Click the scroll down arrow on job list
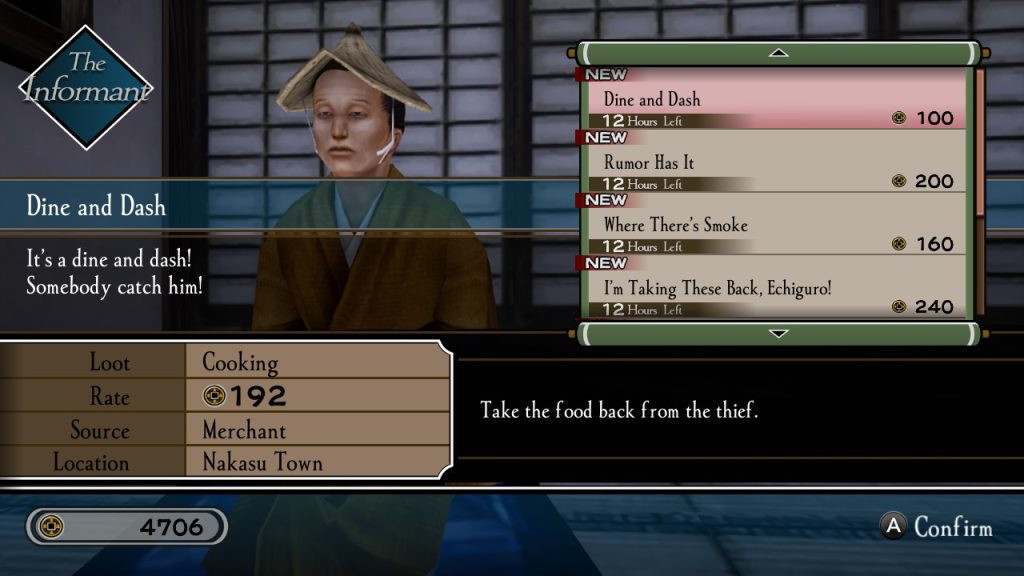 (x=778, y=333)
